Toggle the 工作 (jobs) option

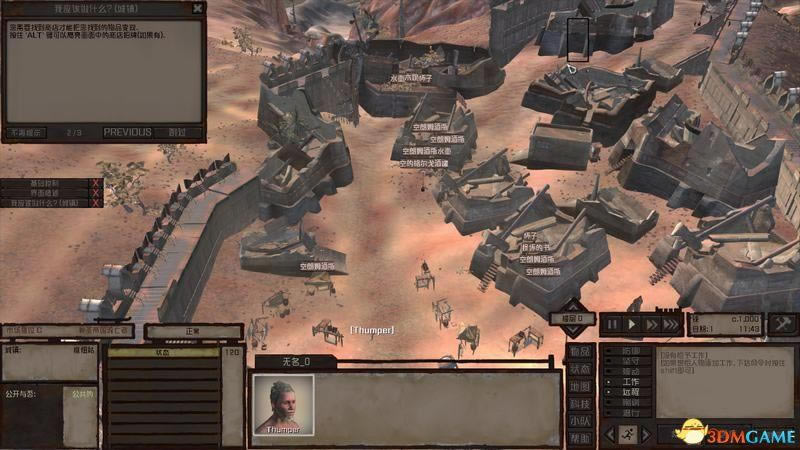[630, 381]
